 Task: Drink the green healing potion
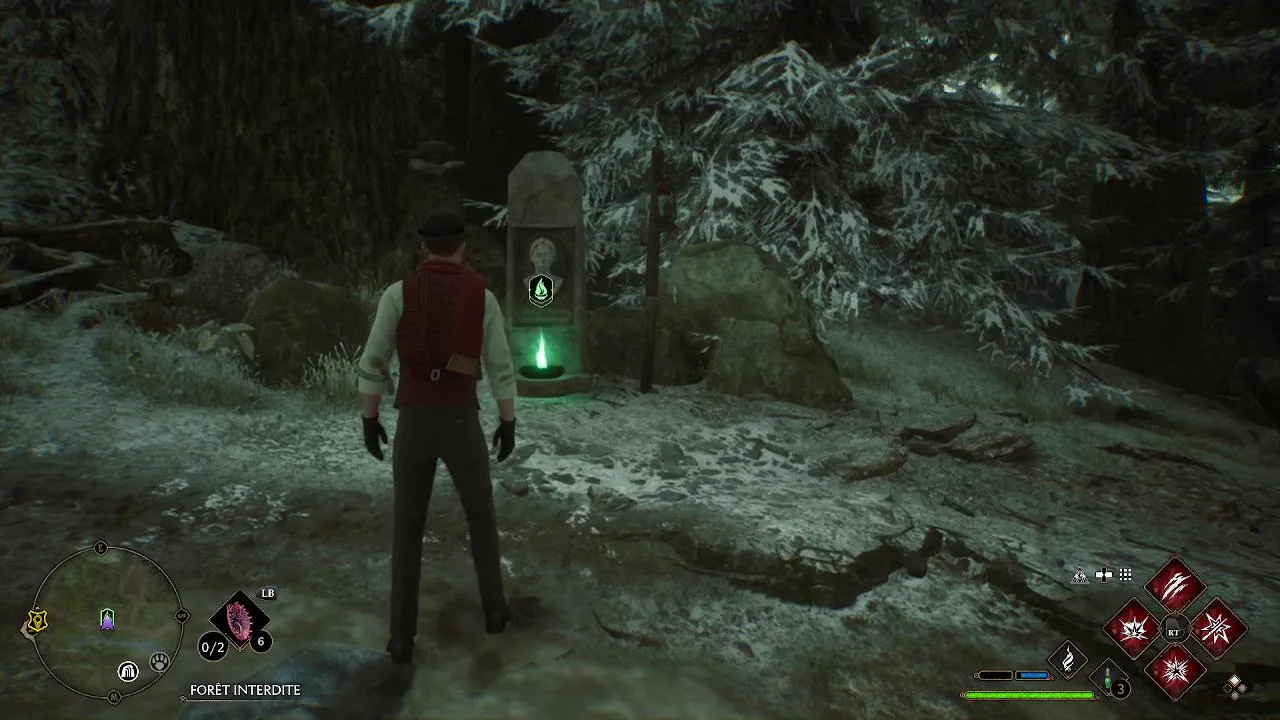click(x=1109, y=678)
